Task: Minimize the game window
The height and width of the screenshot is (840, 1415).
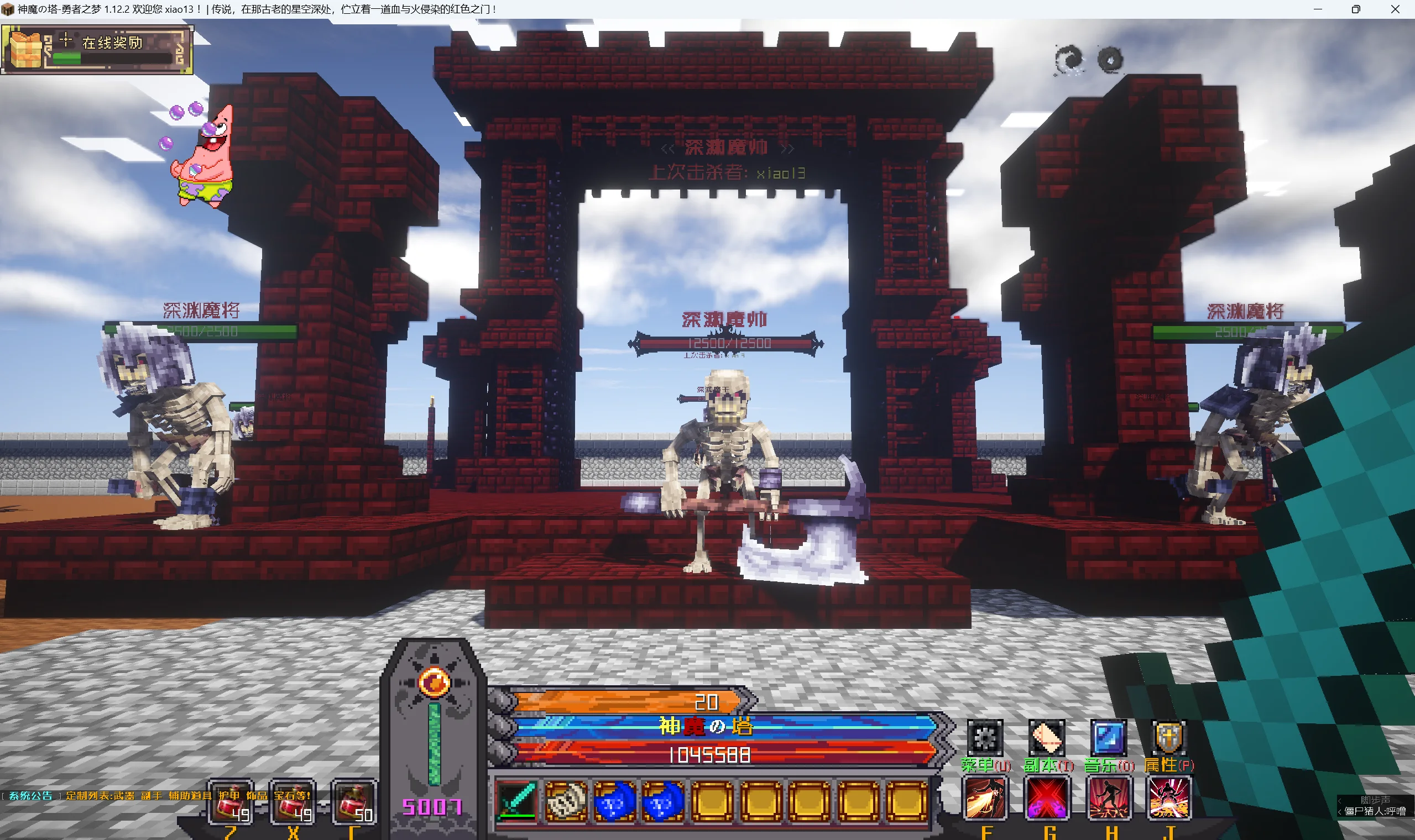Action: (x=1318, y=9)
